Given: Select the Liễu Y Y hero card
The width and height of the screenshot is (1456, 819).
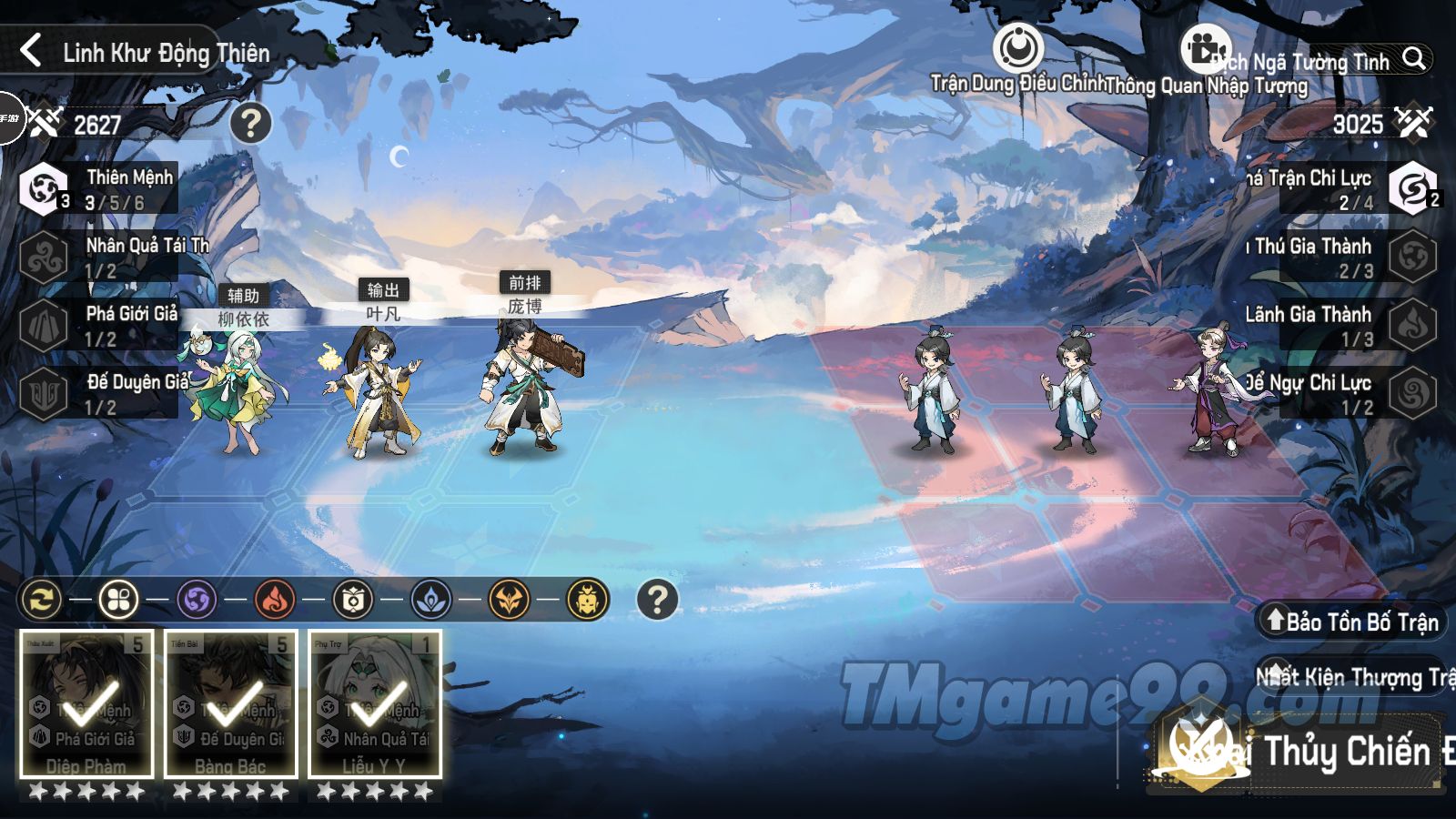Looking at the screenshot, I should [x=375, y=705].
